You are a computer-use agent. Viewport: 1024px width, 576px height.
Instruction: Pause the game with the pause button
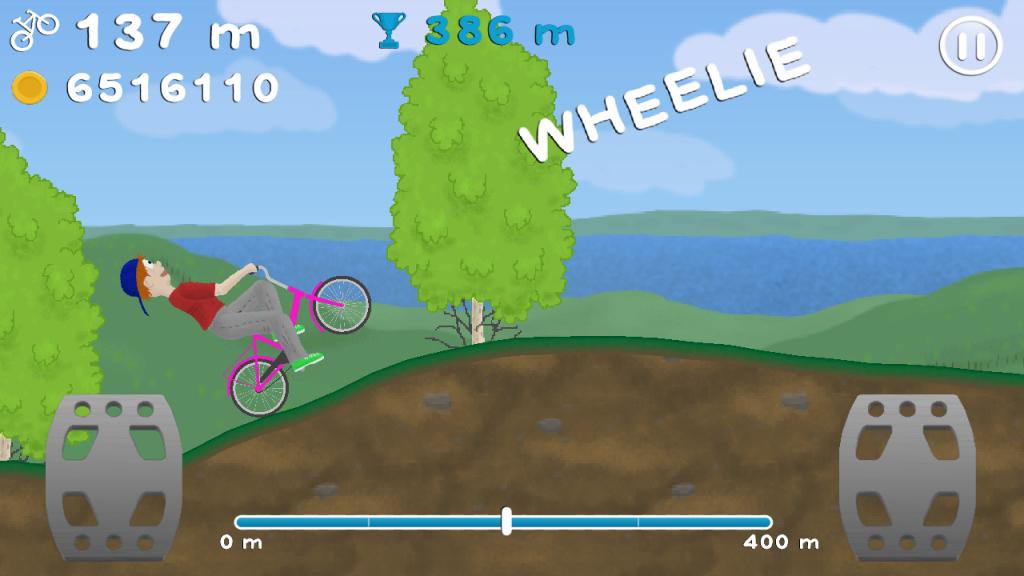point(970,46)
